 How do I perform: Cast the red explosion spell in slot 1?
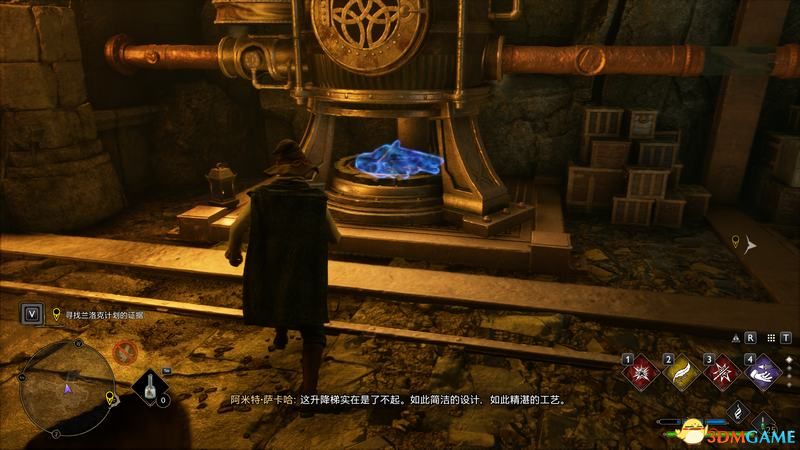coord(641,373)
